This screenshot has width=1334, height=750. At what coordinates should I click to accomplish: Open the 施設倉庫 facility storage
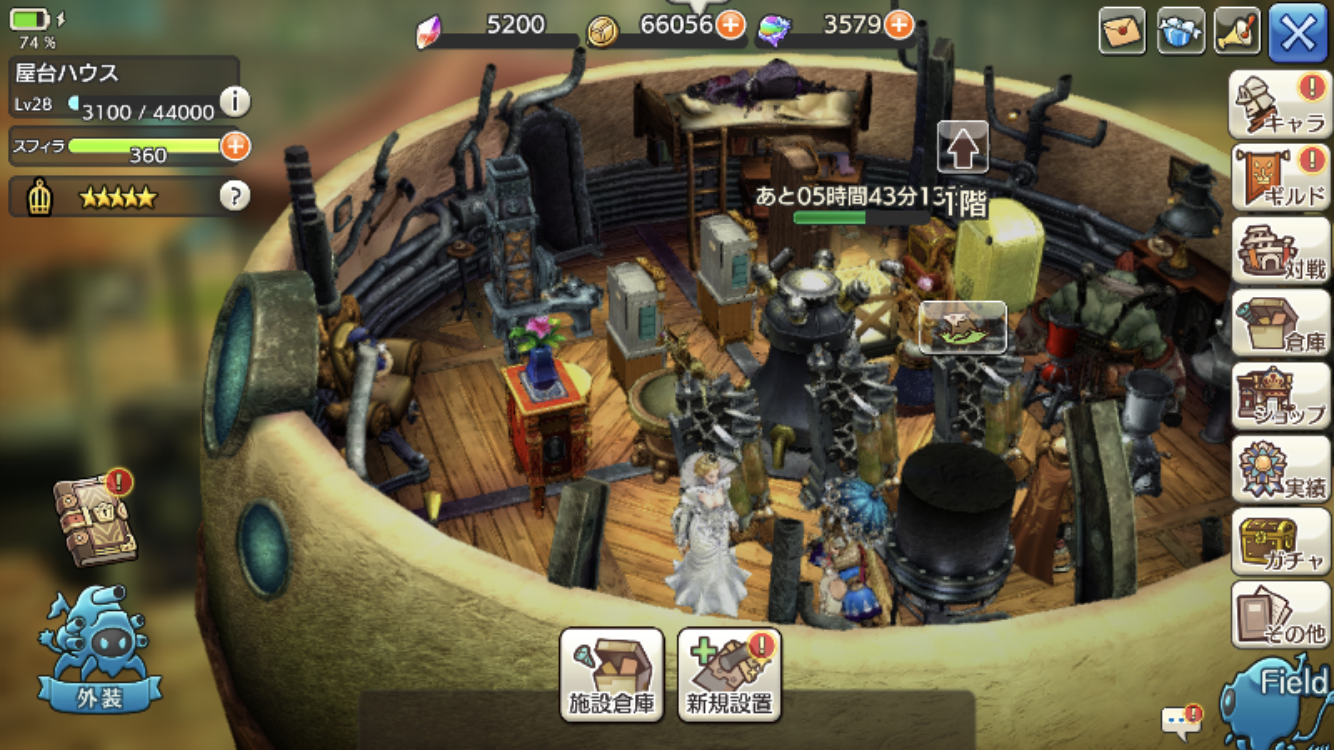tap(612, 675)
